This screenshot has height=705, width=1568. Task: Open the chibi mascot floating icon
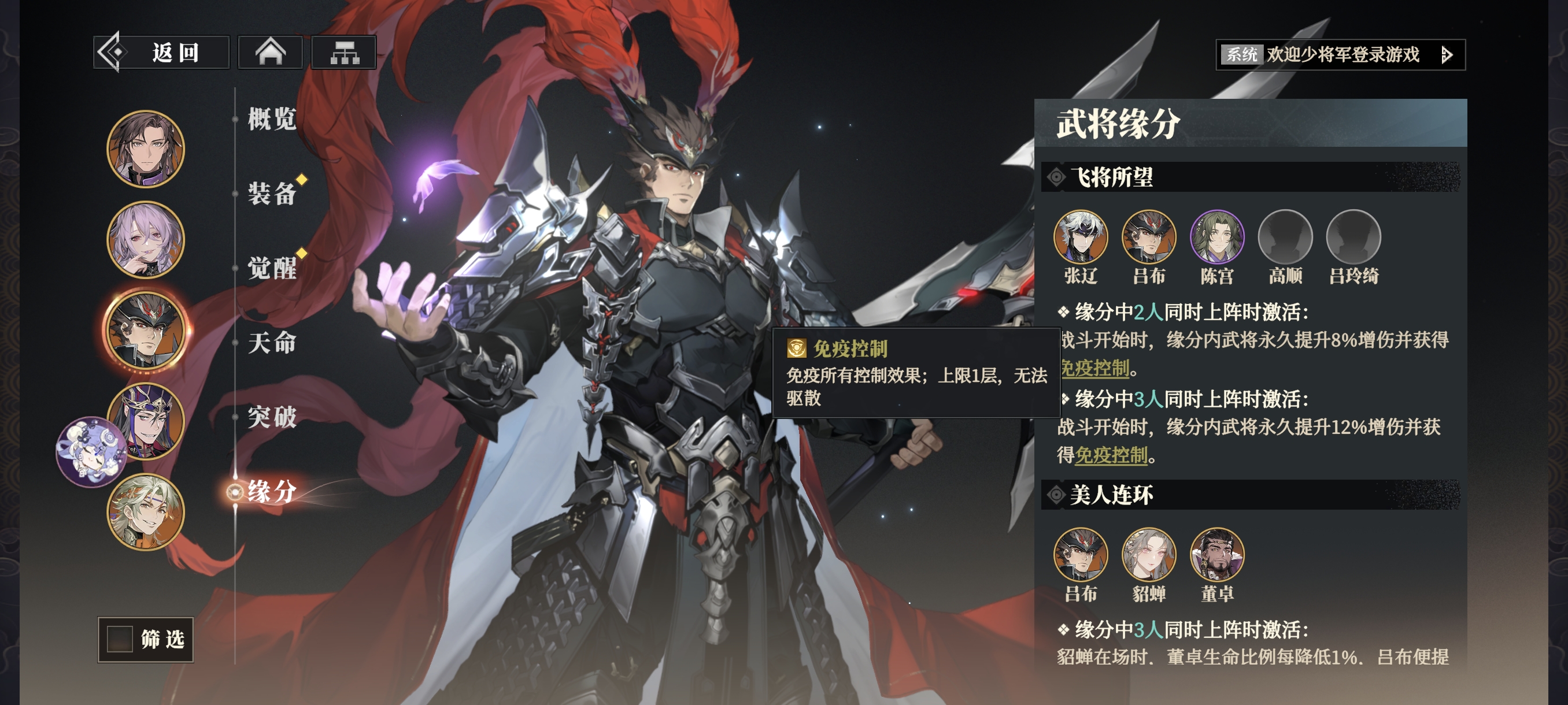pos(90,452)
